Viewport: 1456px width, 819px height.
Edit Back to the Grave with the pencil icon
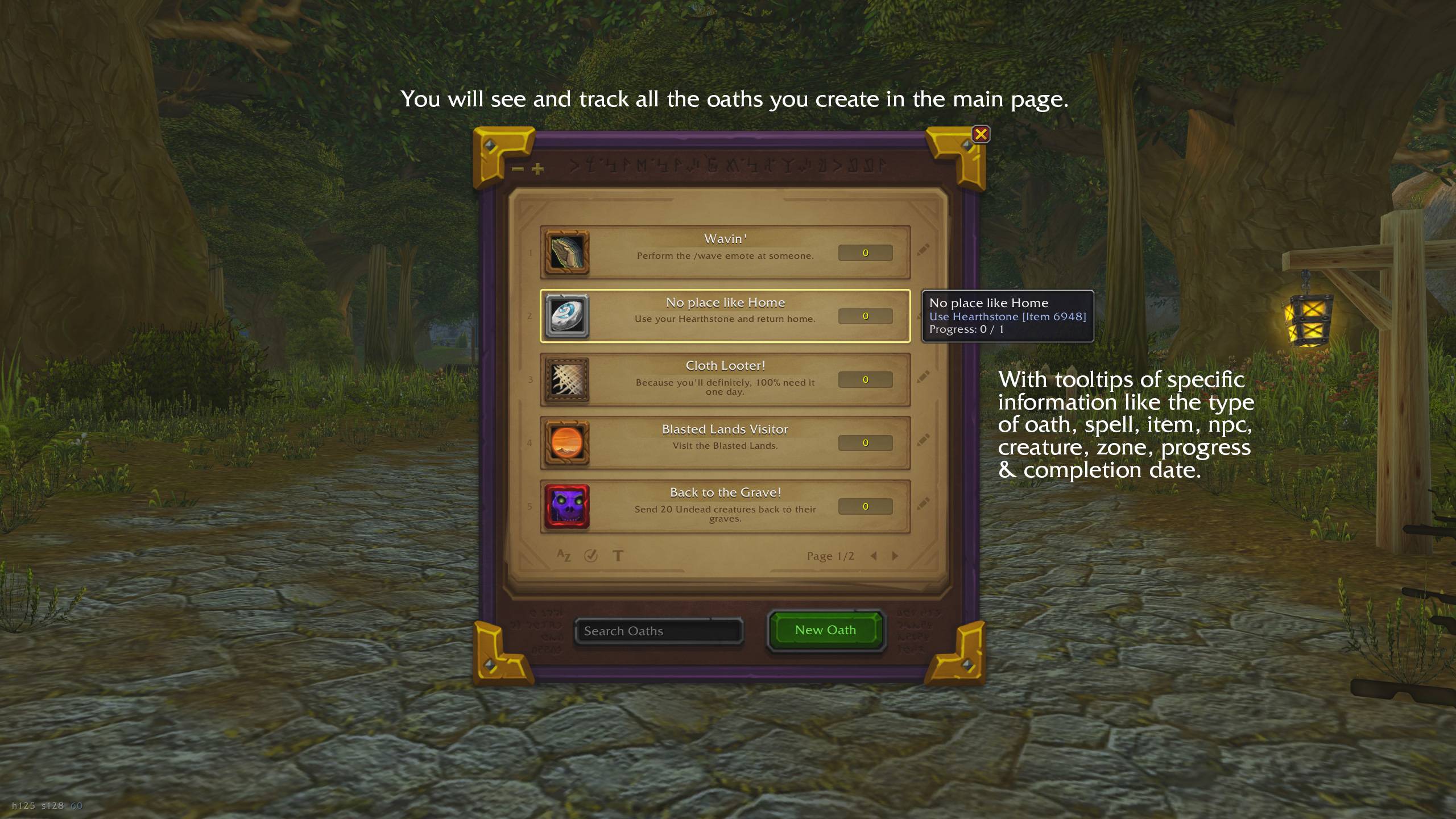click(924, 504)
